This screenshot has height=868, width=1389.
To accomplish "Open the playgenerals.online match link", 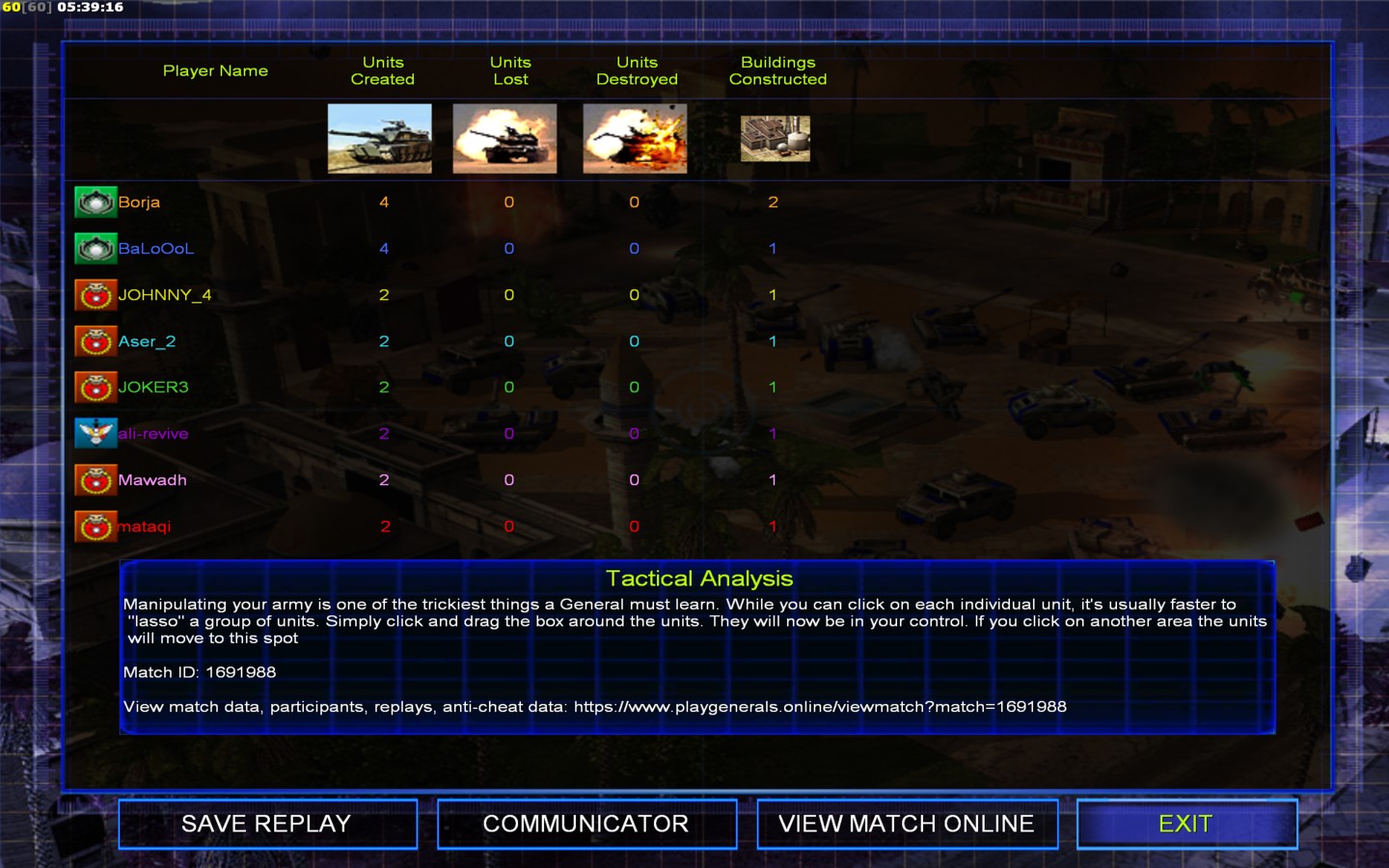I will coord(820,707).
